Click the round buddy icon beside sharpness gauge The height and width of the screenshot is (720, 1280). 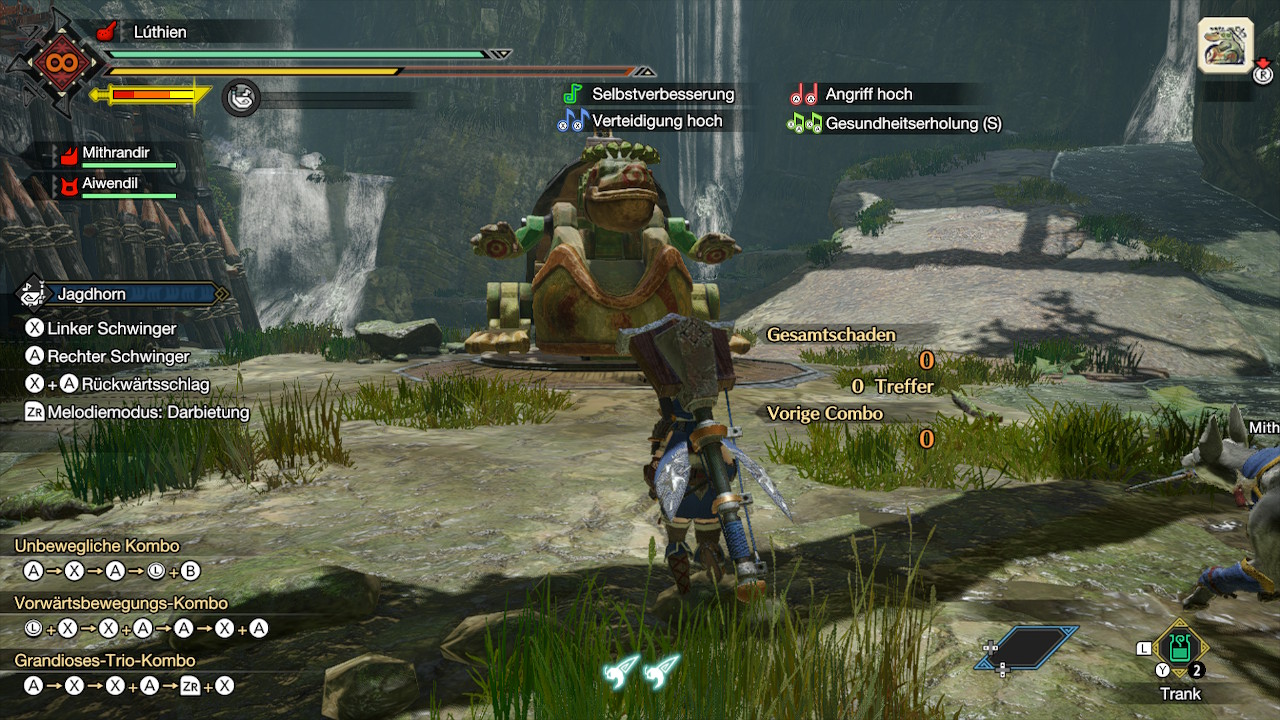pos(241,98)
